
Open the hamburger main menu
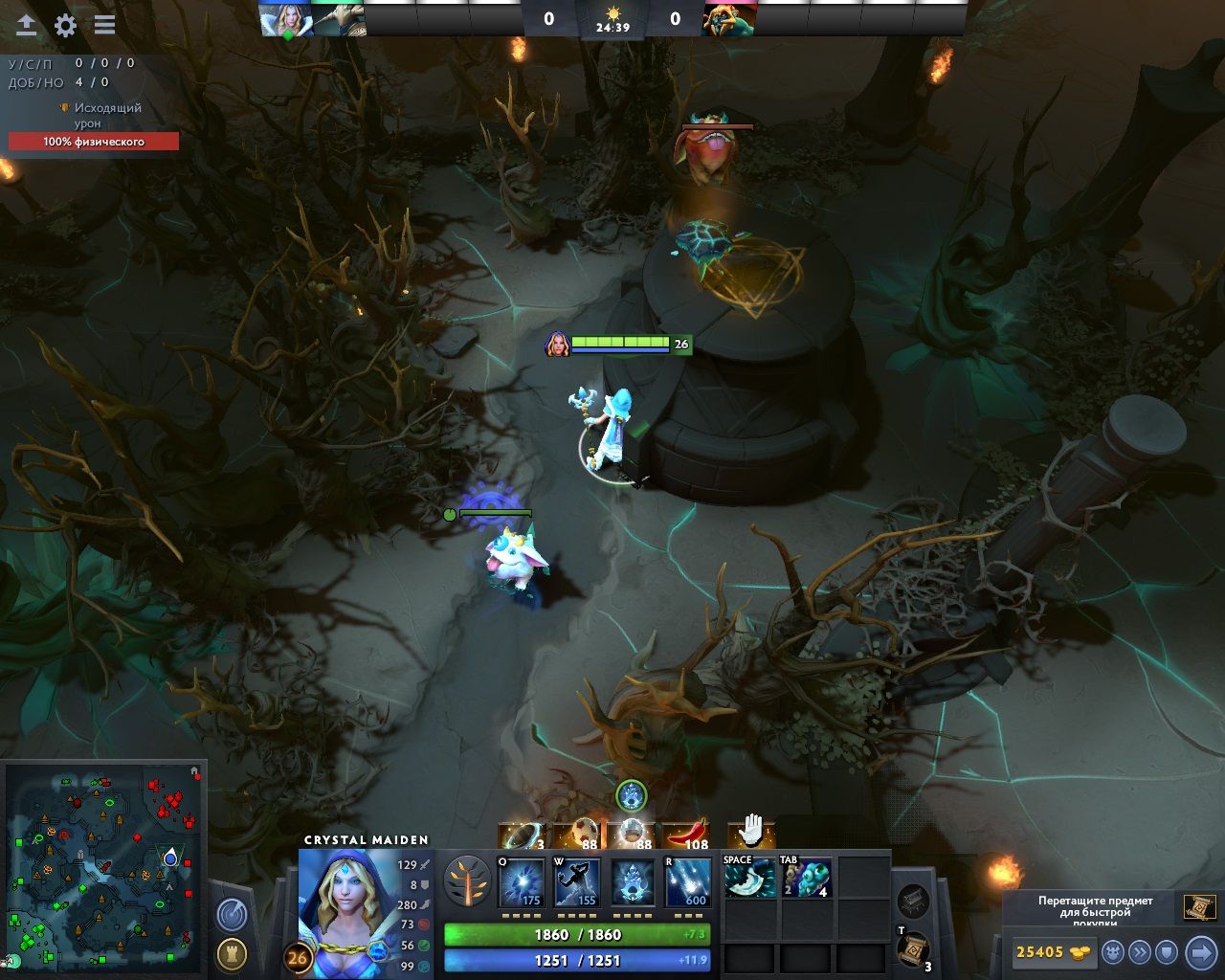coord(104,26)
